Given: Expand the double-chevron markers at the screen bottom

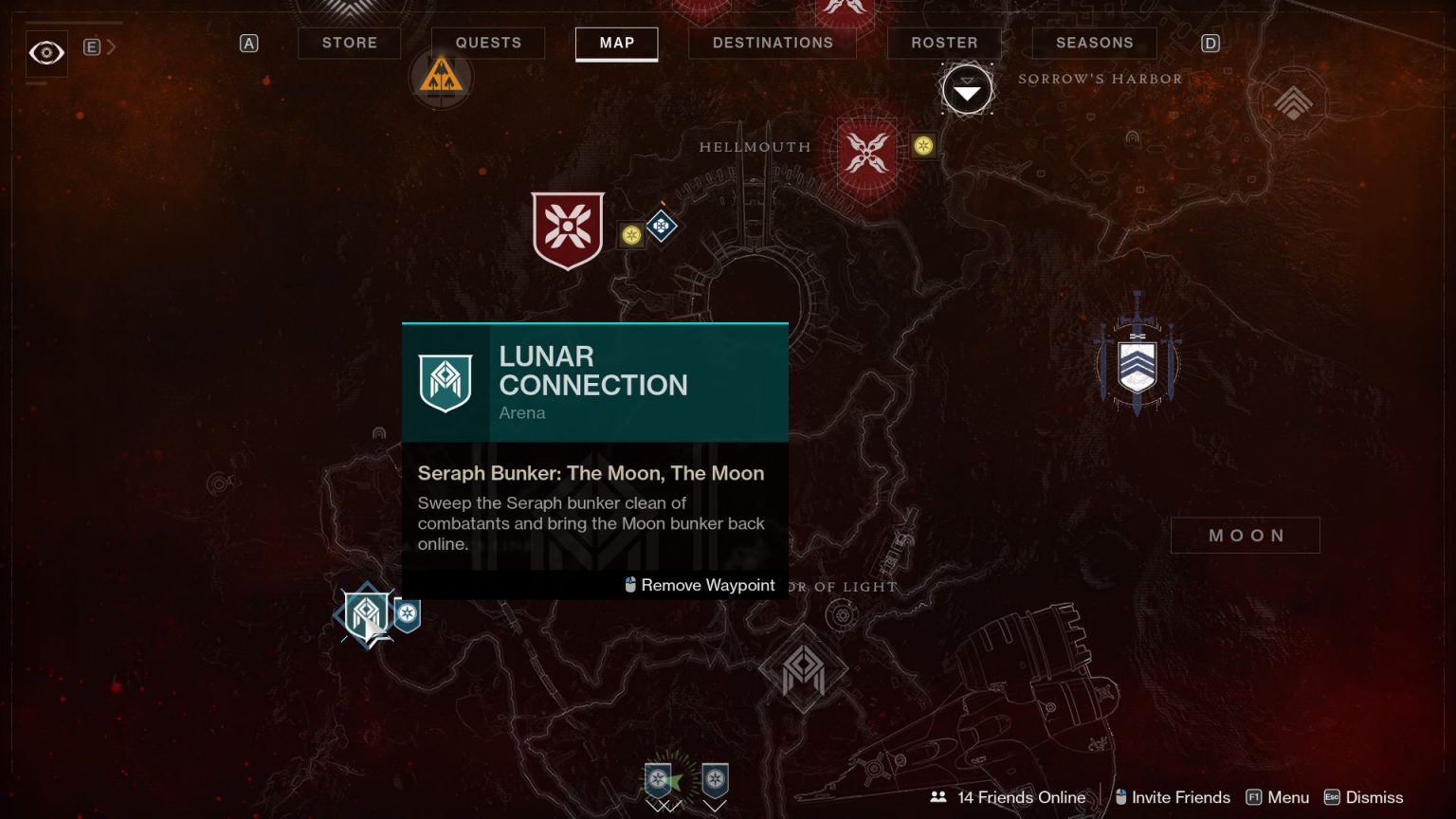Looking at the screenshot, I should 662,808.
